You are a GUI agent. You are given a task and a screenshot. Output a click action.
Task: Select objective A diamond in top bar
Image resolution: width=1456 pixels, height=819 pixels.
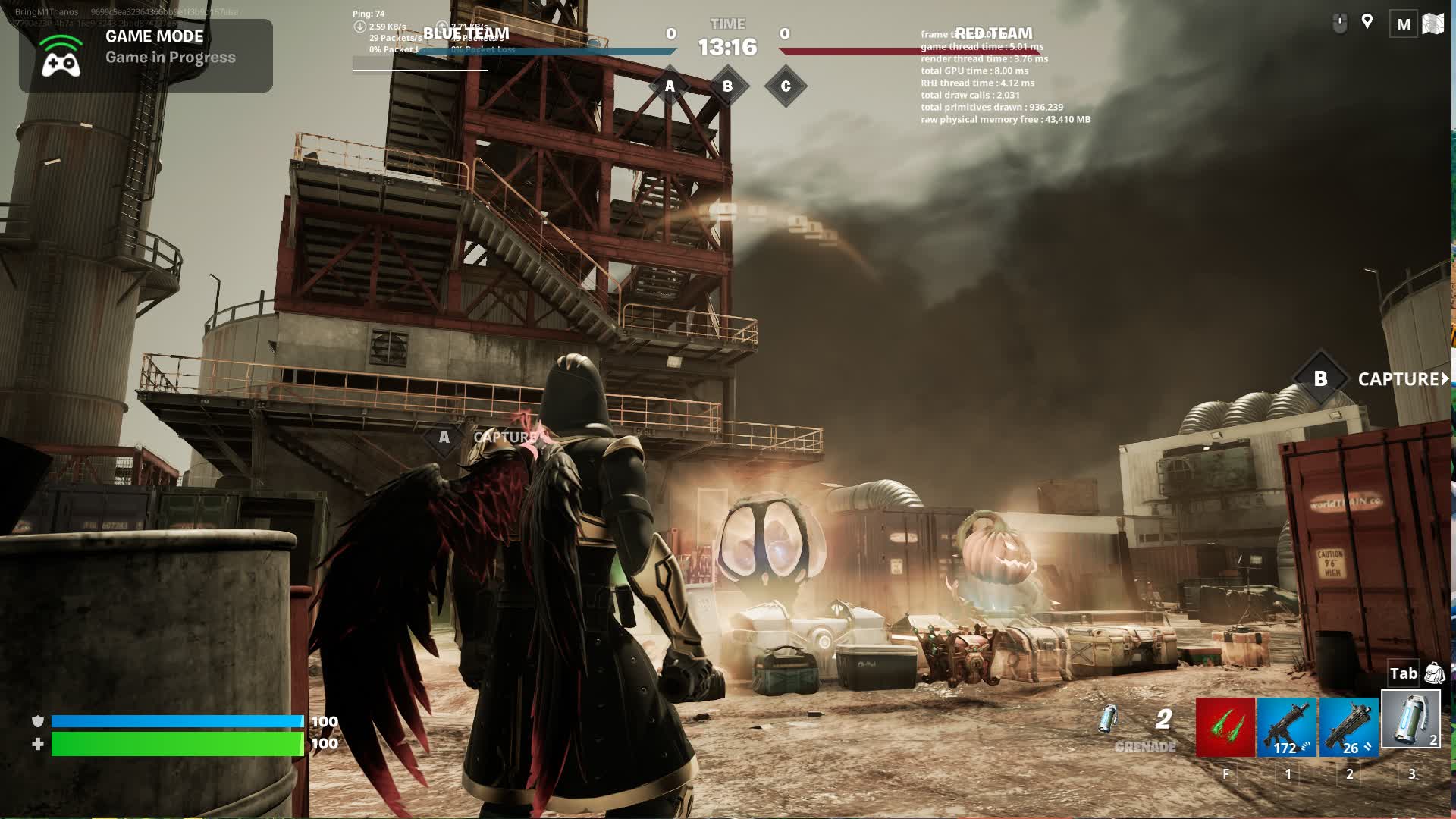(x=670, y=86)
